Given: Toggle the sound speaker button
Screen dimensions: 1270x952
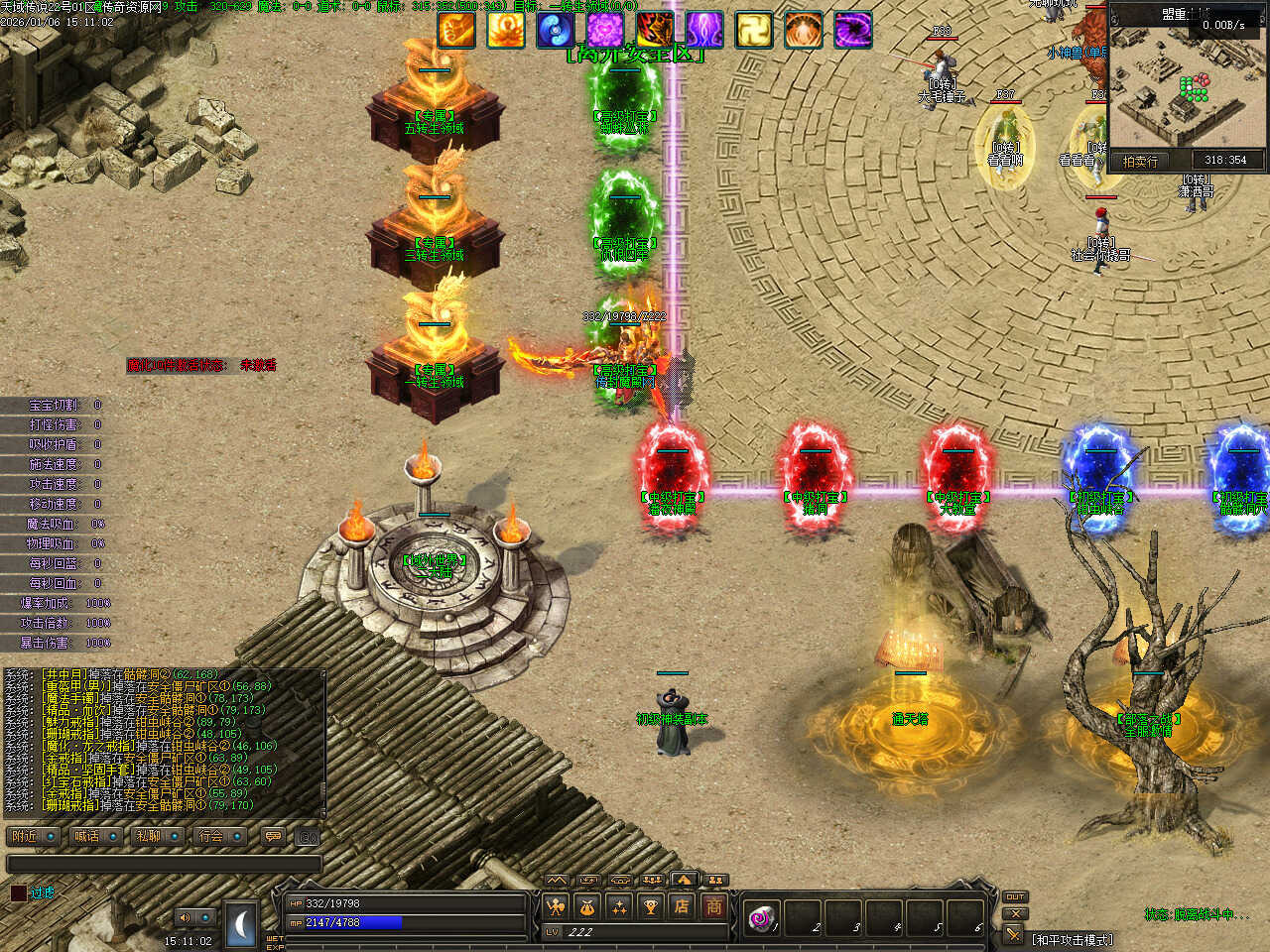Looking at the screenshot, I should (x=185, y=917).
